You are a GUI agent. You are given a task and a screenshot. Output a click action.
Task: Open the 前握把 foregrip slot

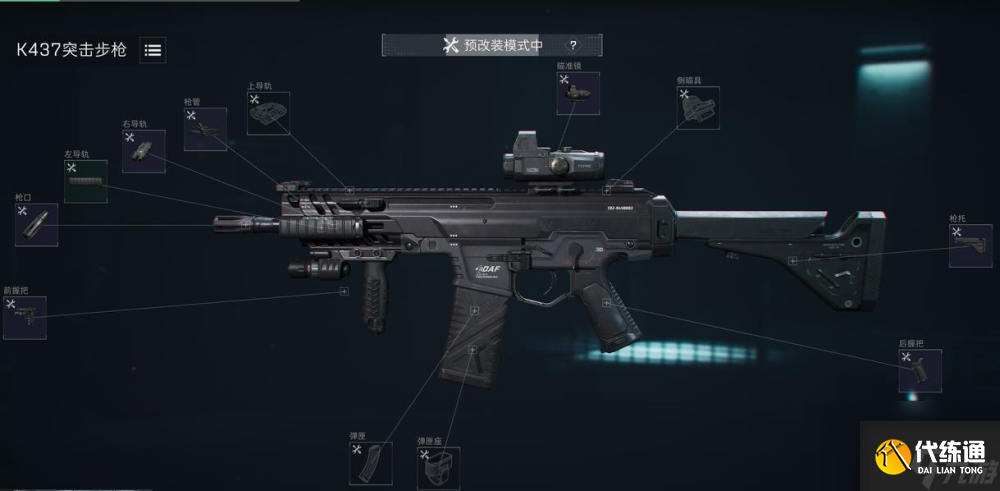point(24,317)
